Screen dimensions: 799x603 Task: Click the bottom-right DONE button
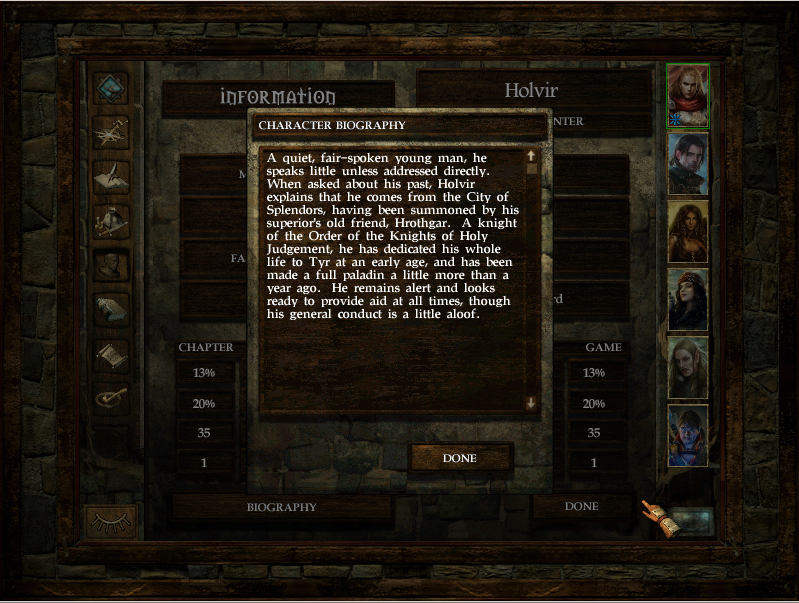(581, 507)
